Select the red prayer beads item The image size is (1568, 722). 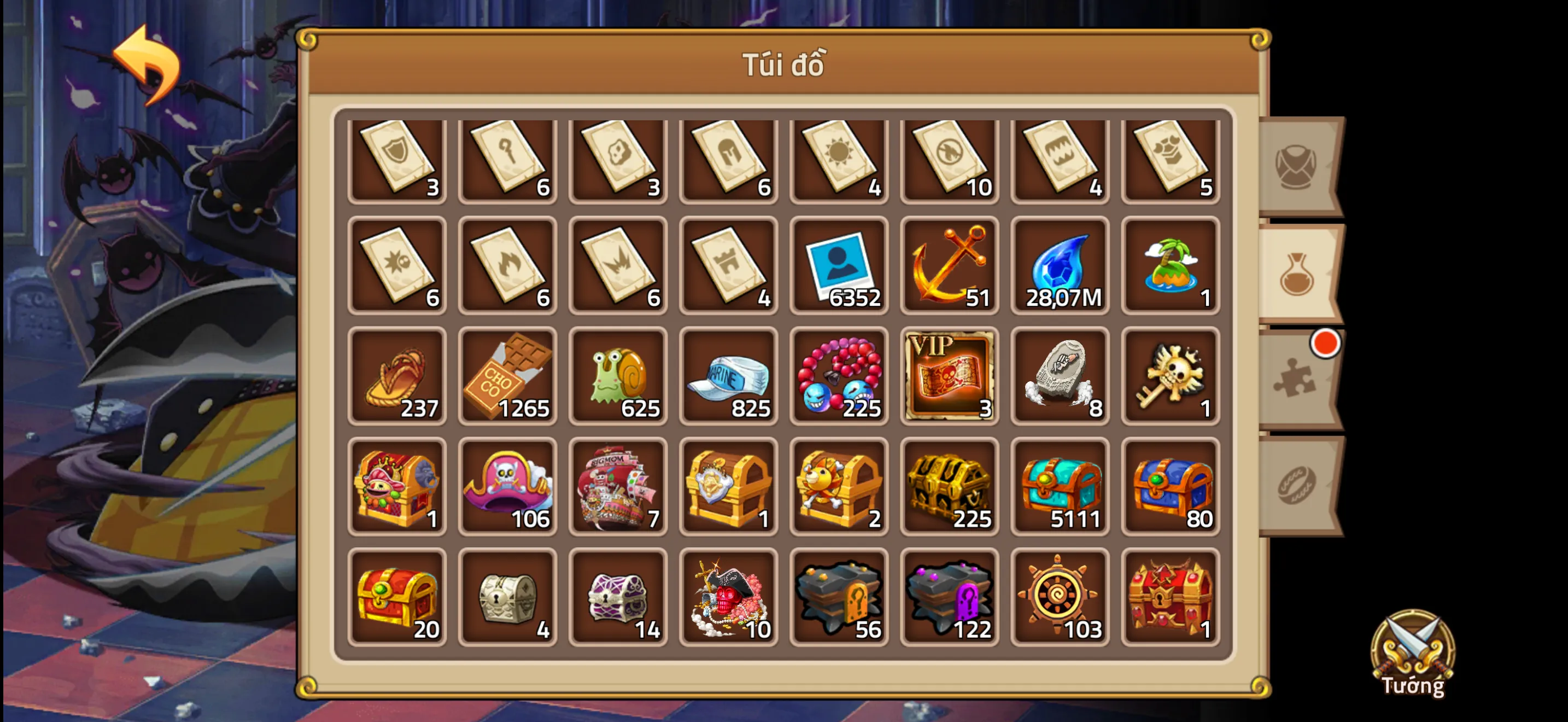click(839, 376)
